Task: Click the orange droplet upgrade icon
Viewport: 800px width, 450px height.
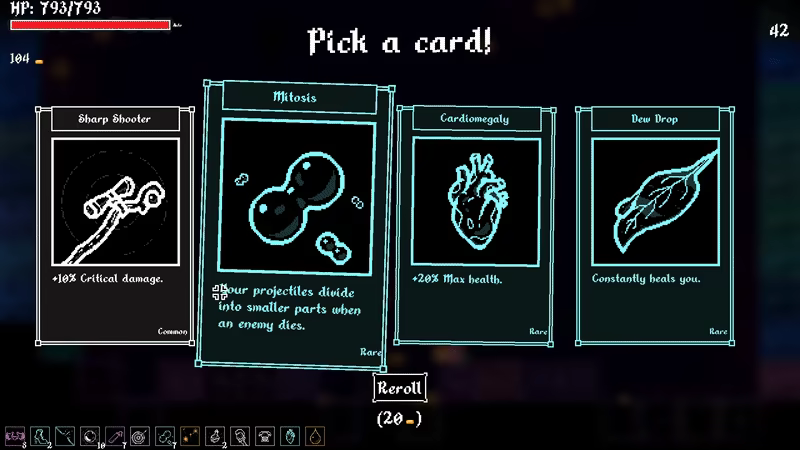Action: coord(315,435)
